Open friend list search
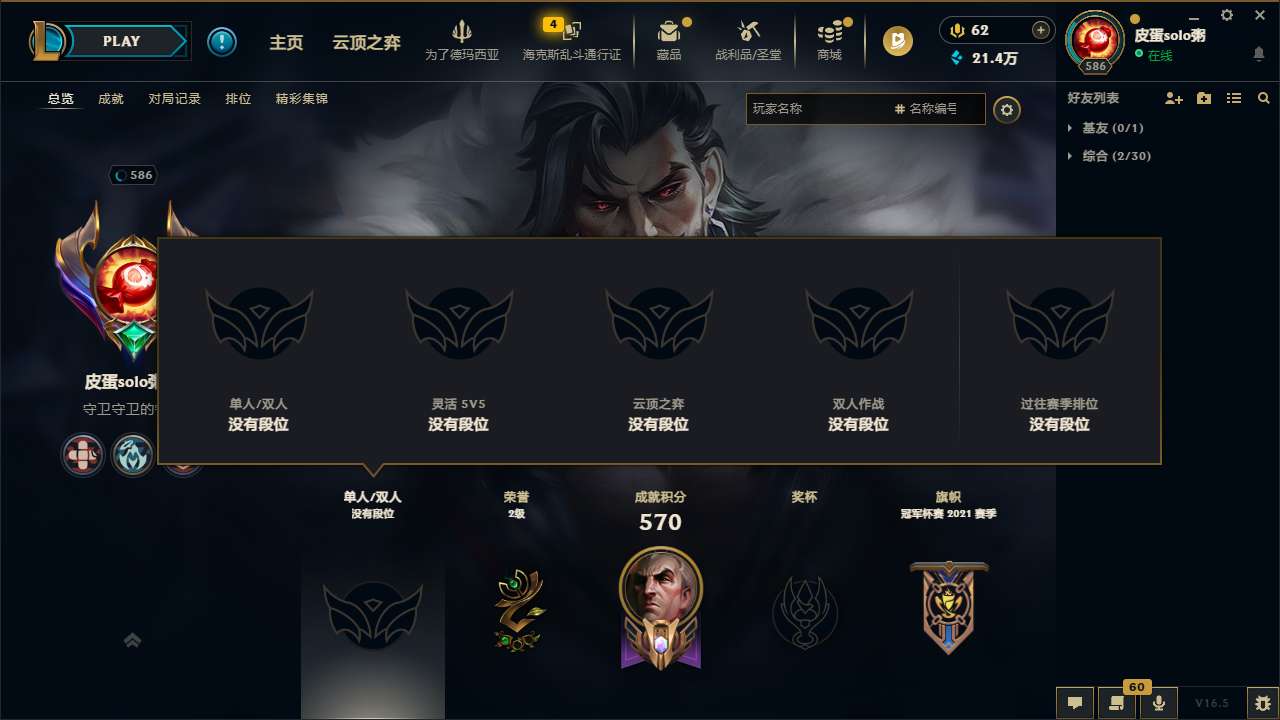The width and height of the screenshot is (1280, 720). pos(1264,98)
